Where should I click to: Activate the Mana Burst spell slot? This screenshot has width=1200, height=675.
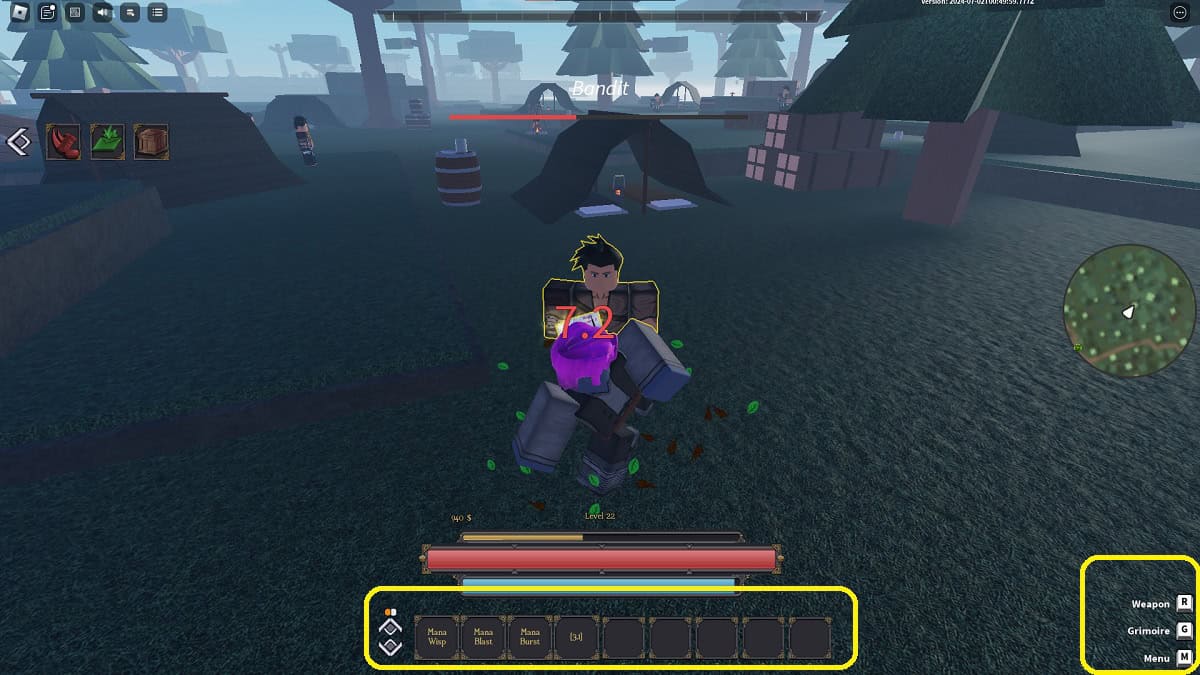[x=530, y=637]
